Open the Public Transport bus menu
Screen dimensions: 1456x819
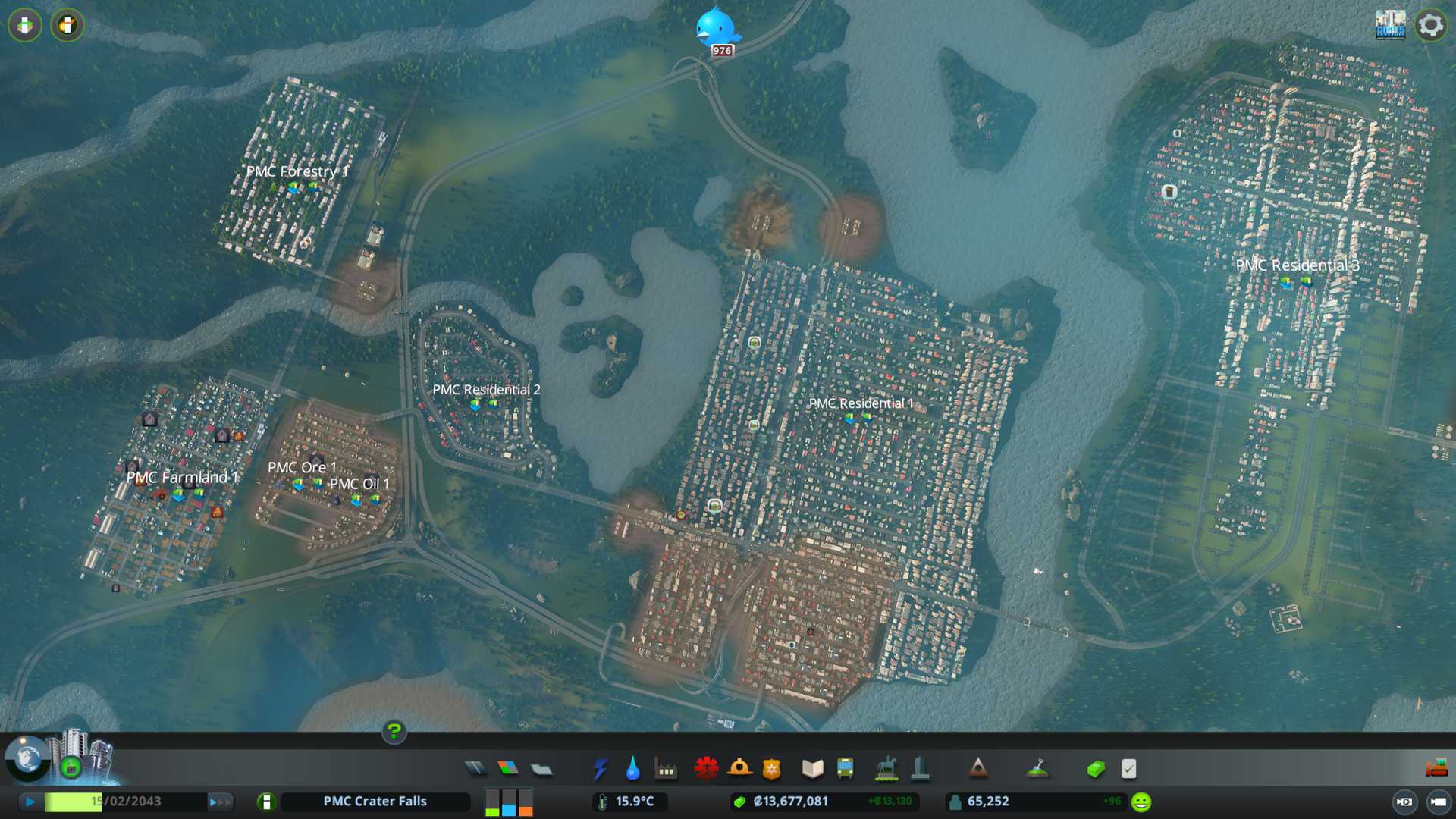[845, 769]
